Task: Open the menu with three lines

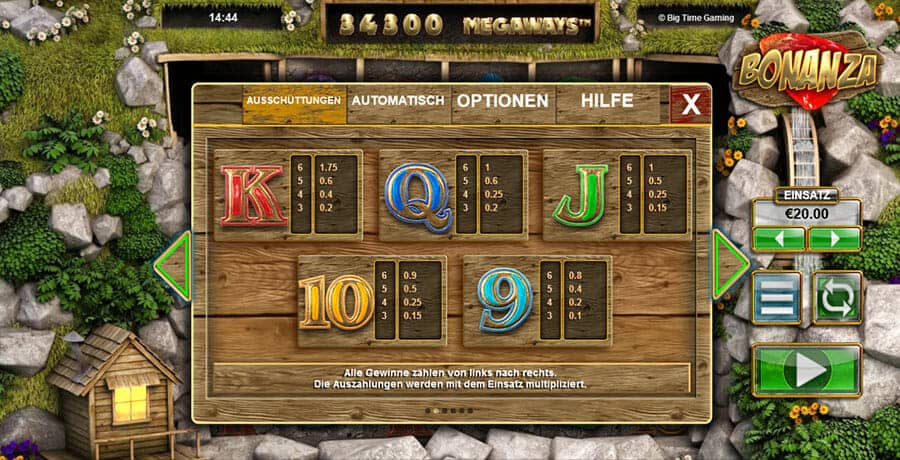Action: click(777, 297)
